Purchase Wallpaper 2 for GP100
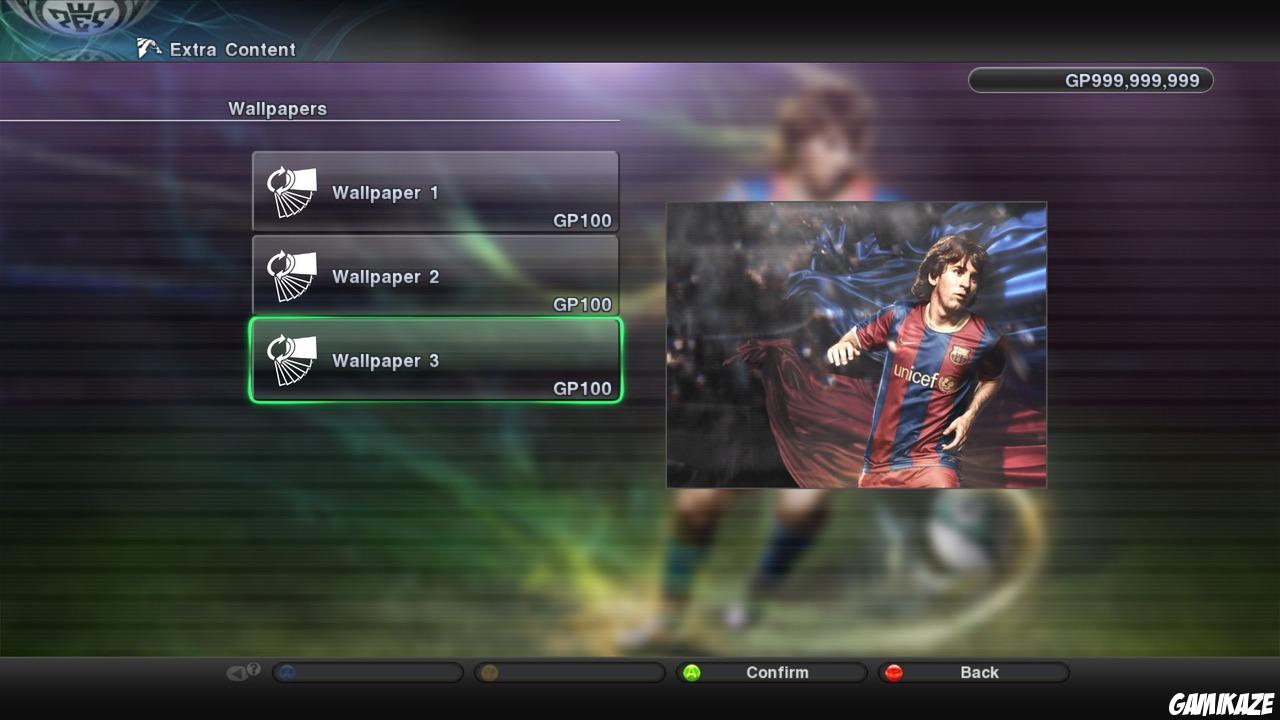The width and height of the screenshot is (1280, 720). [435, 275]
